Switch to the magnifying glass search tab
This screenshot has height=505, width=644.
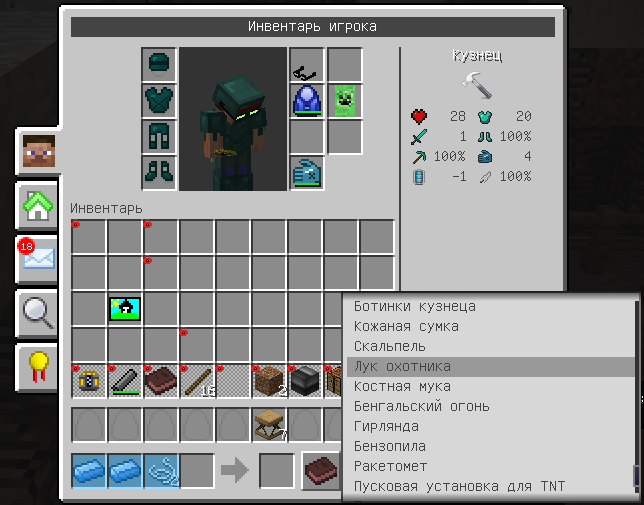pyautogui.click(x=38, y=314)
